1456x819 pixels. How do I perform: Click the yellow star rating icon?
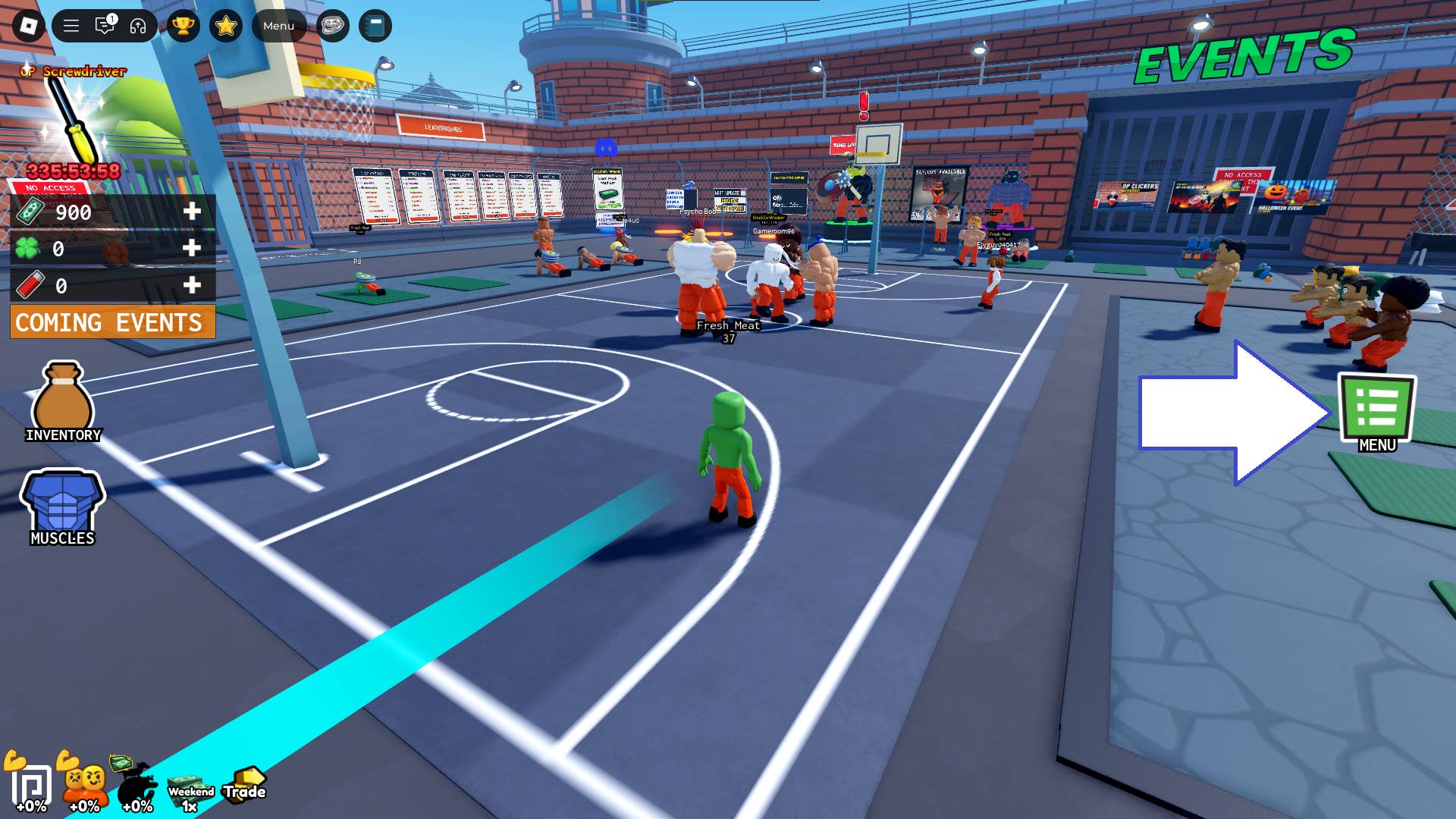pyautogui.click(x=225, y=25)
